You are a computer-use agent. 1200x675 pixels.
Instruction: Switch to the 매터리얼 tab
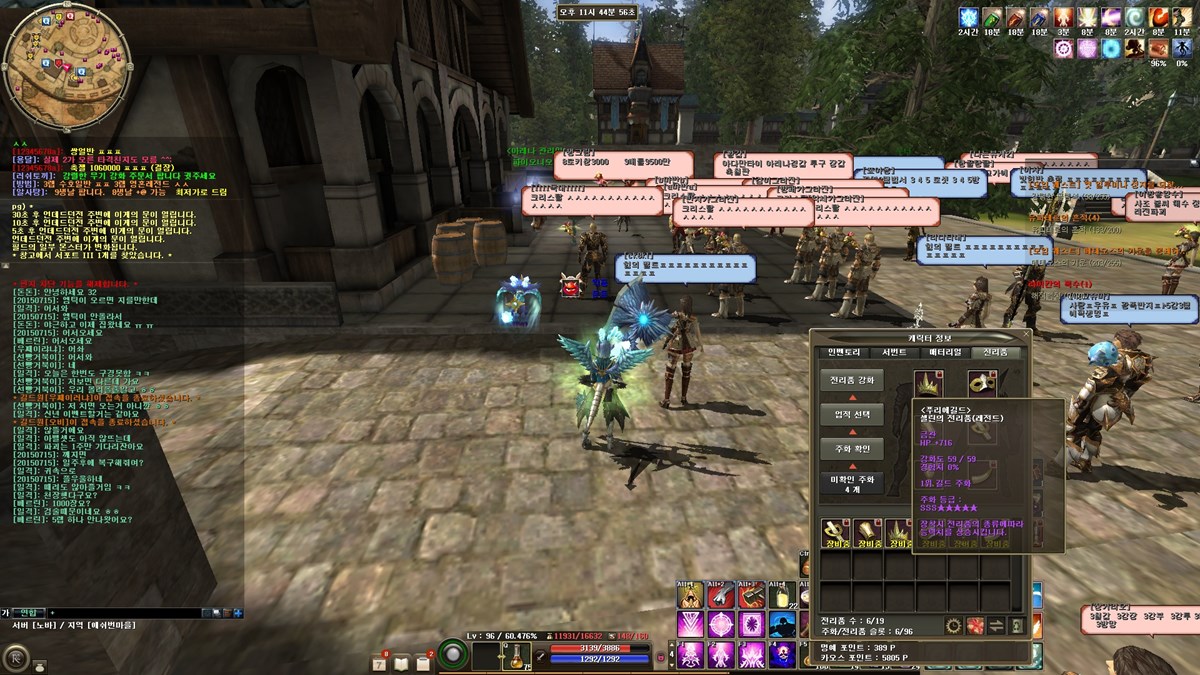click(944, 352)
